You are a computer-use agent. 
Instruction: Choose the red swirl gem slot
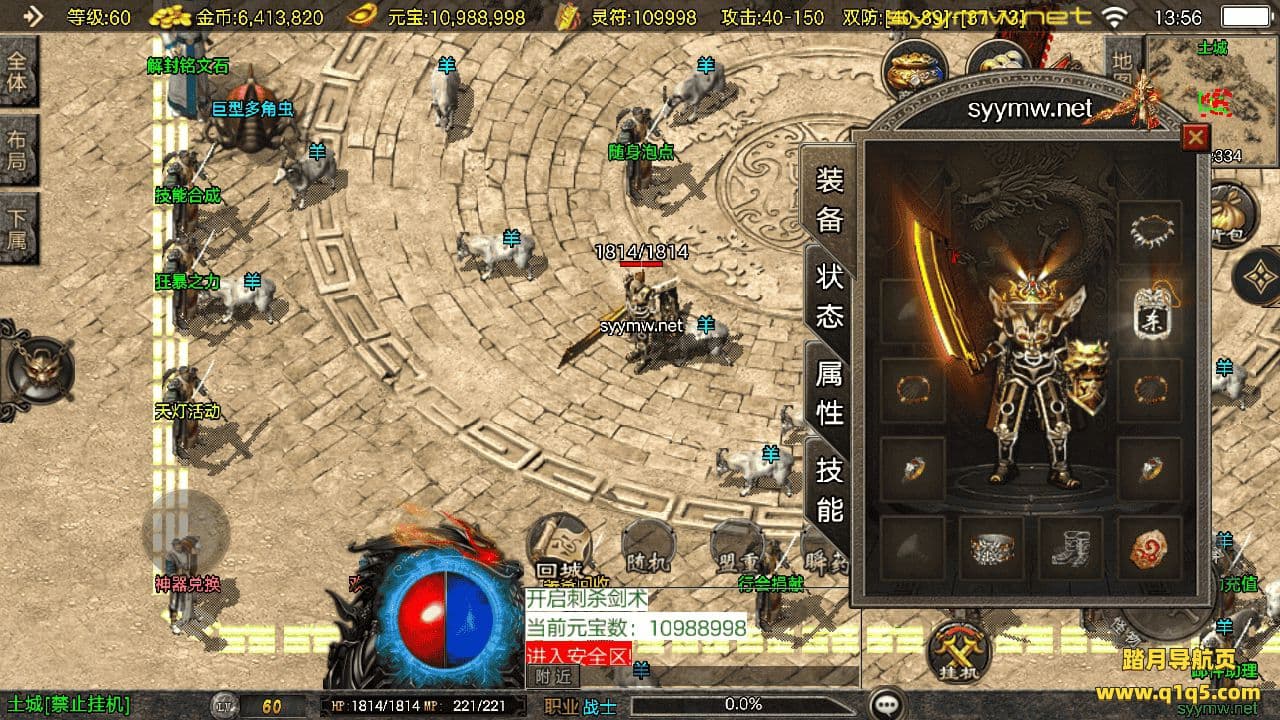tap(1149, 548)
